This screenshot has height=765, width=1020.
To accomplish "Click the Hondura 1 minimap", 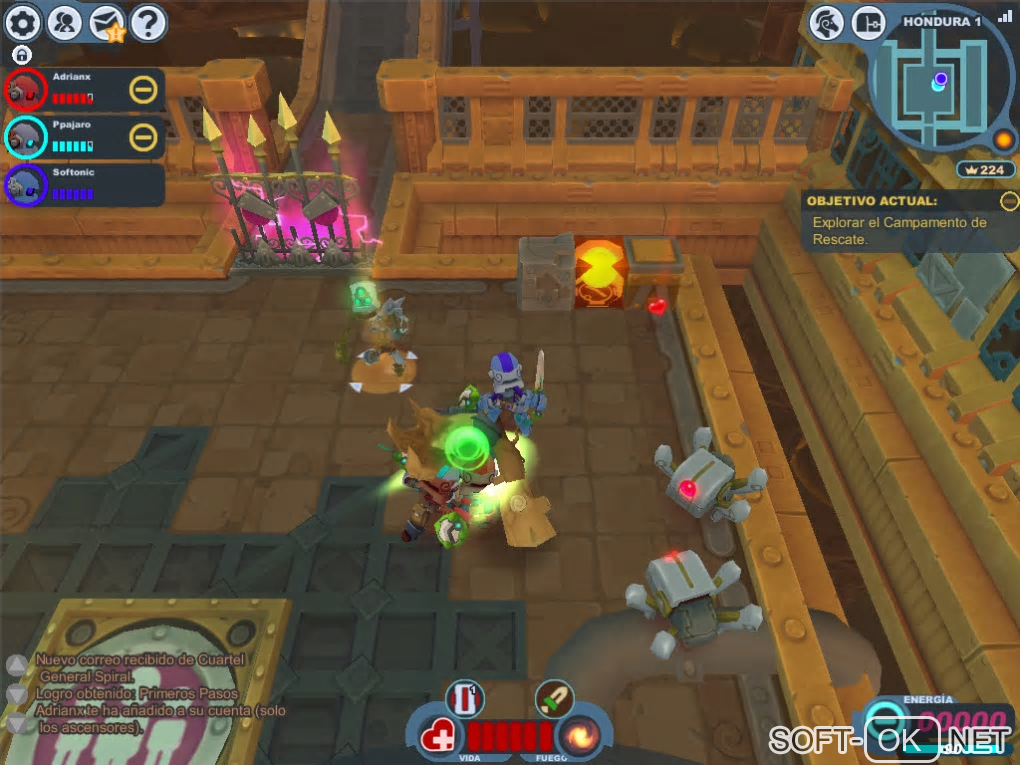I will 938,85.
